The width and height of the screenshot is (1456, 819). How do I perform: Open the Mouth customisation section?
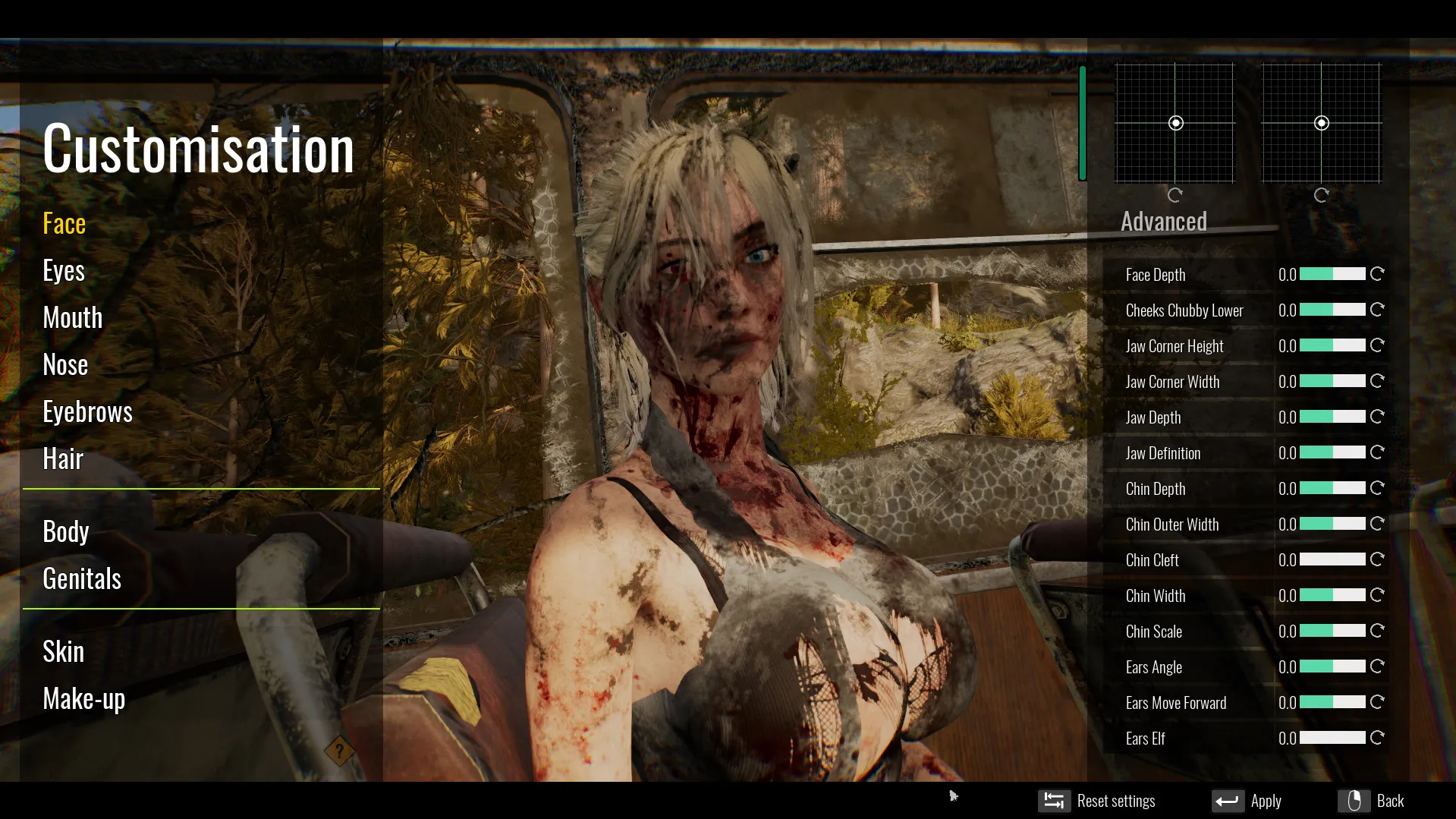pyautogui.click(x=73, y=318)
